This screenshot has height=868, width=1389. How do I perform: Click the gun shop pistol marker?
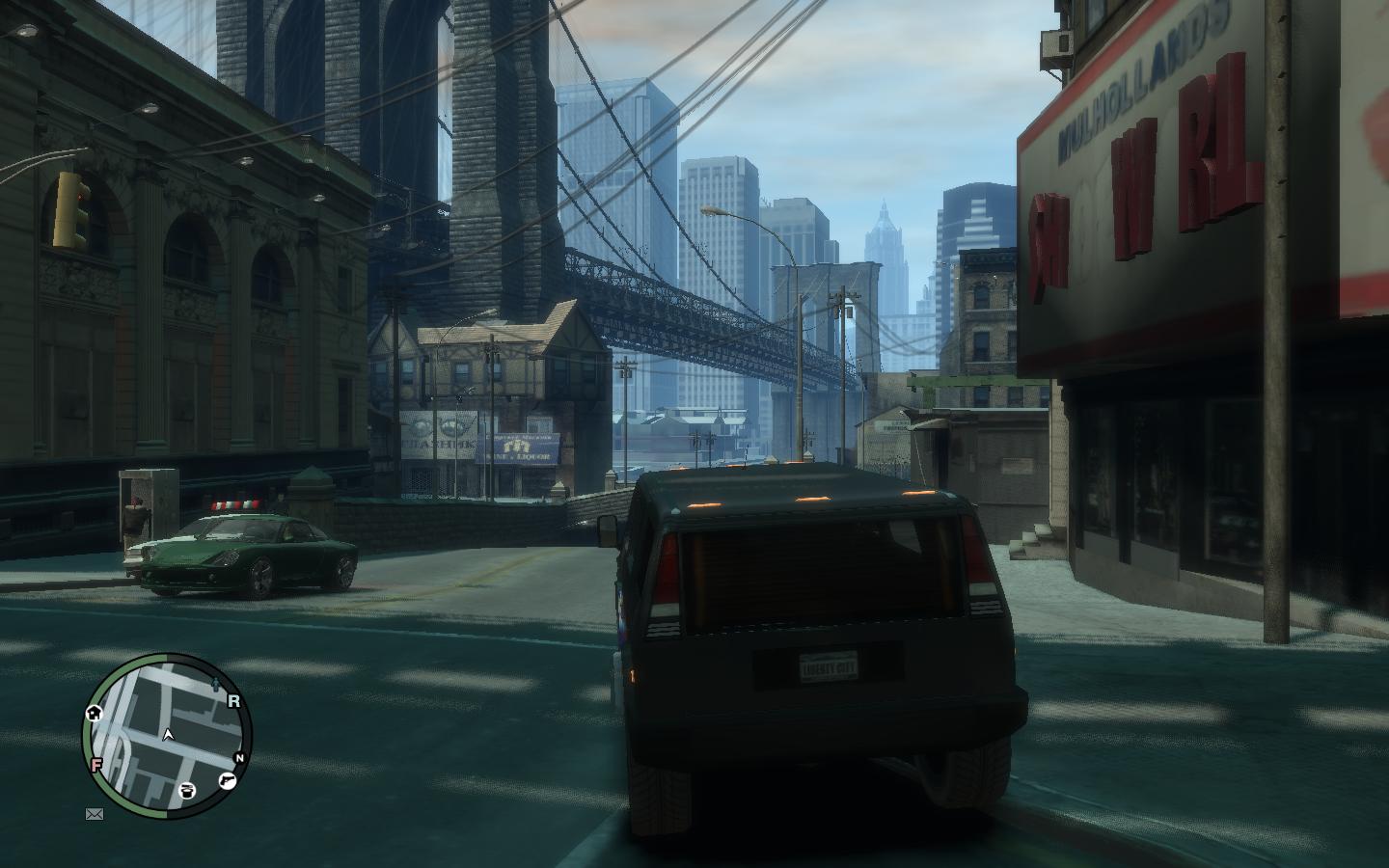(x=228, y=781)
